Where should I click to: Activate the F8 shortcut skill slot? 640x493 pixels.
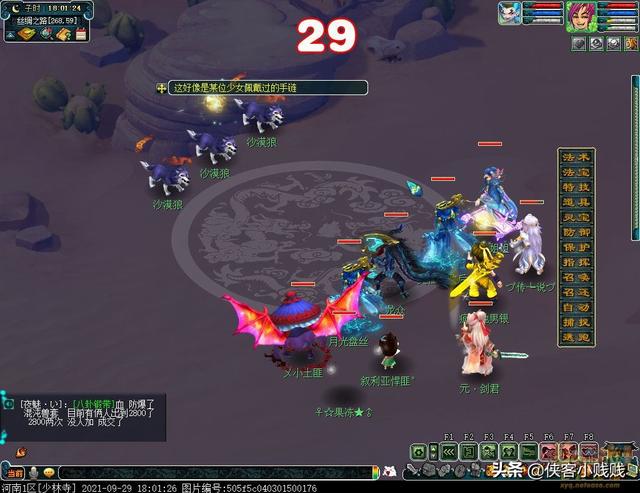pos(589,451)
